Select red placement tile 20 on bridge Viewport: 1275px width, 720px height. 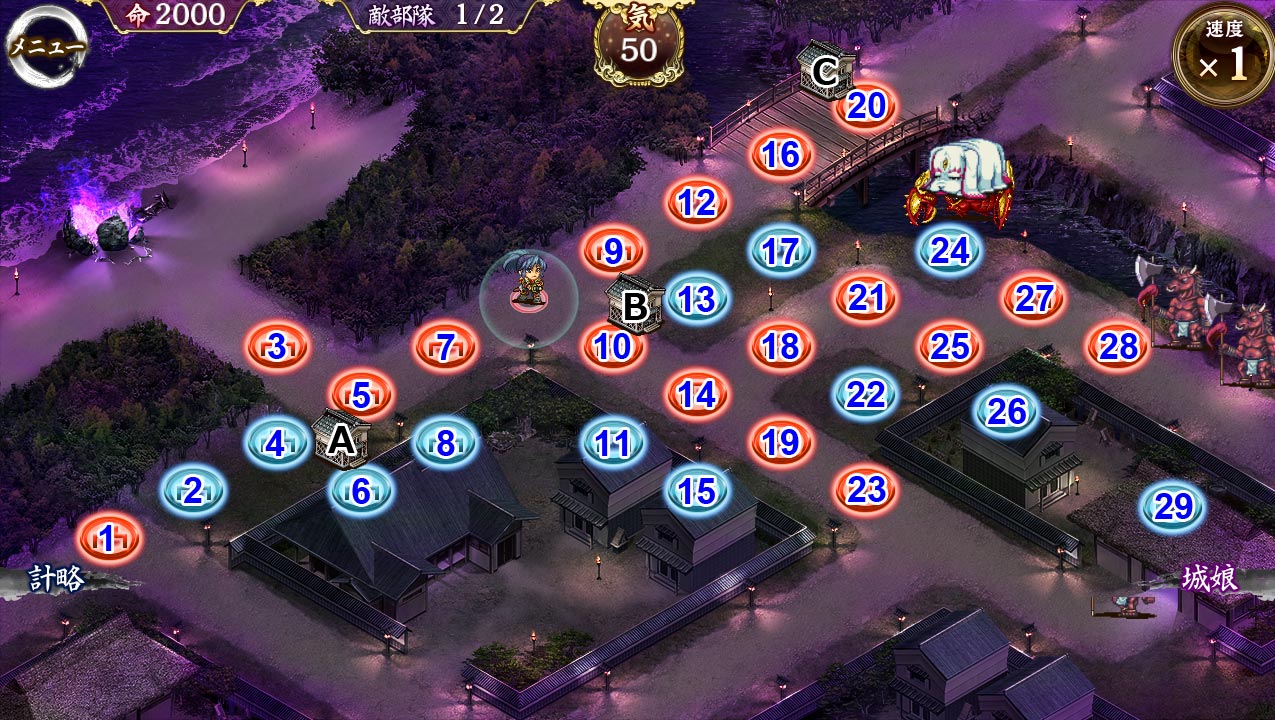(868, 105)
